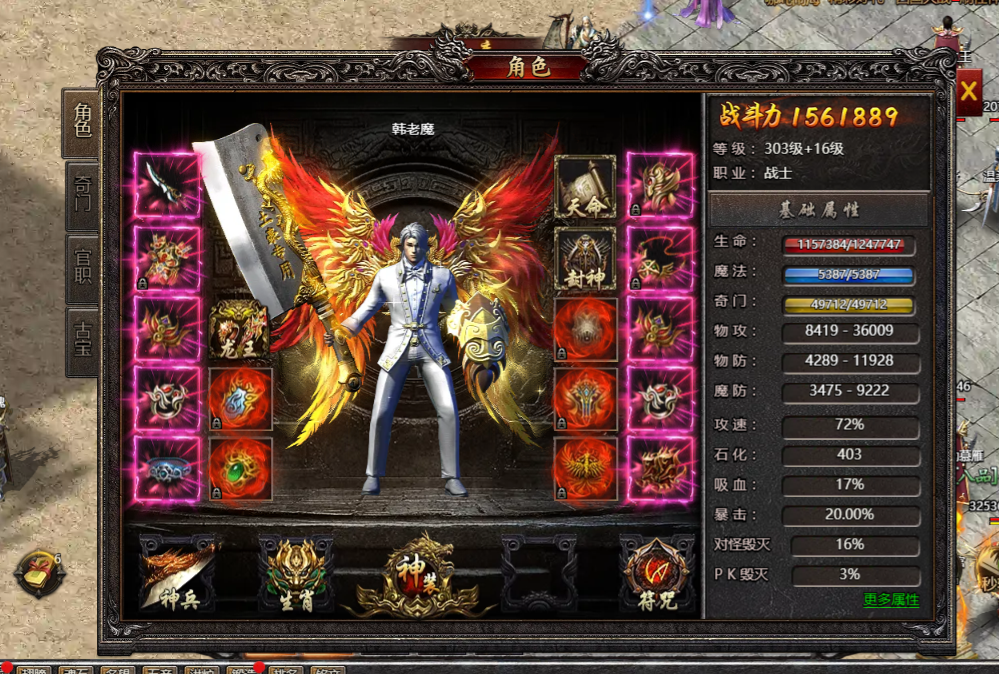The width and height of the screenshot is (999, 674).
Task: Select the 龙王 equipment slot
Action: click(240, 329)
